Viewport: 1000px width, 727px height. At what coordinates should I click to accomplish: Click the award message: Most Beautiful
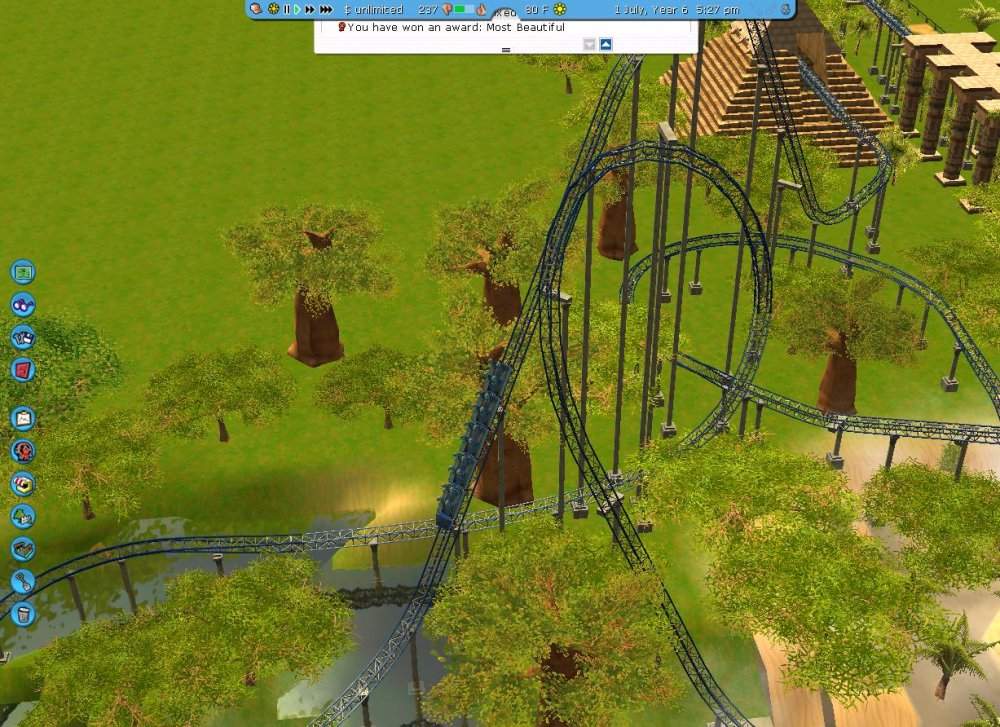(x=456, y=27)
